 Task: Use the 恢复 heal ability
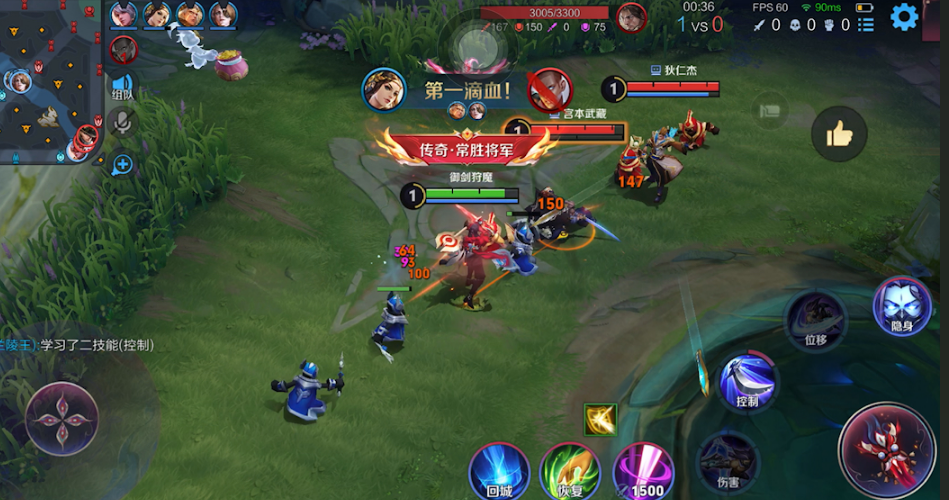(x=570, y=471)
